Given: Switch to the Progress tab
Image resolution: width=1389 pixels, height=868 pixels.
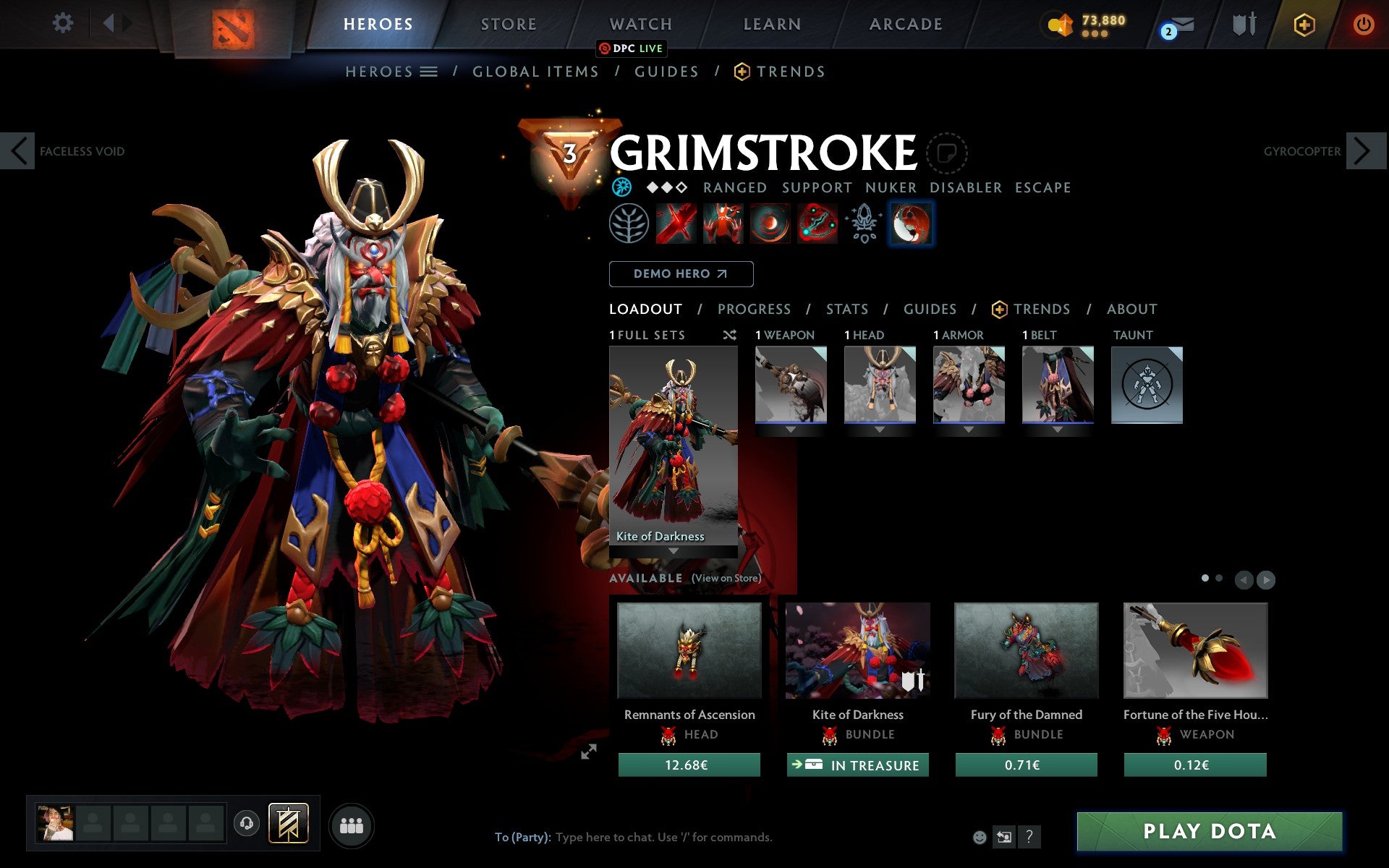Looking at the screenshot, I should click(754, 309).
